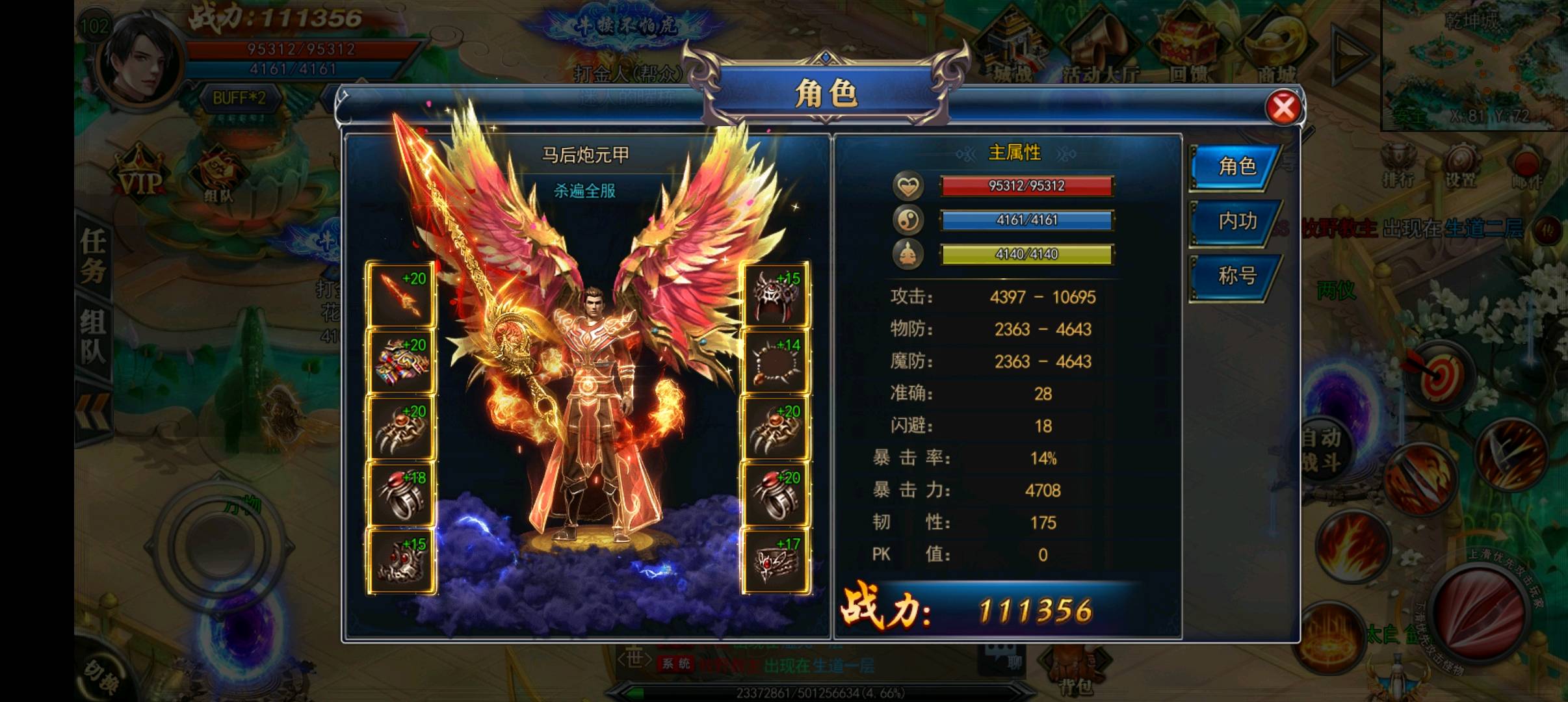This screenshot has width=1568, height=702.
Task: Open the VIP crown icon
Action: [138, 174]
